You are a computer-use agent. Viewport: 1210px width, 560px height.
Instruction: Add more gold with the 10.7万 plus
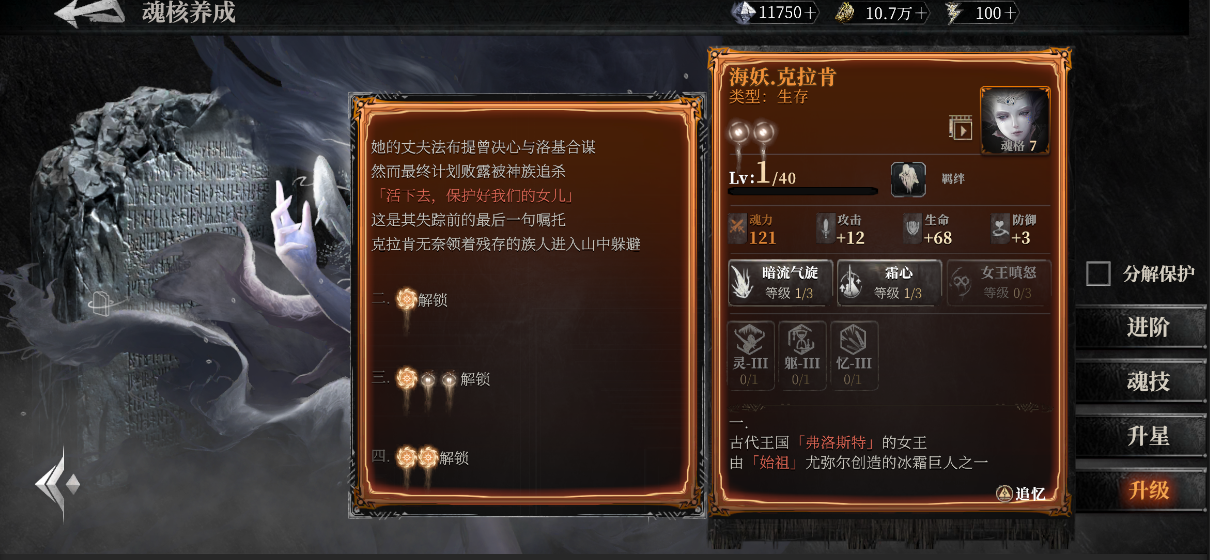(920, 13)
